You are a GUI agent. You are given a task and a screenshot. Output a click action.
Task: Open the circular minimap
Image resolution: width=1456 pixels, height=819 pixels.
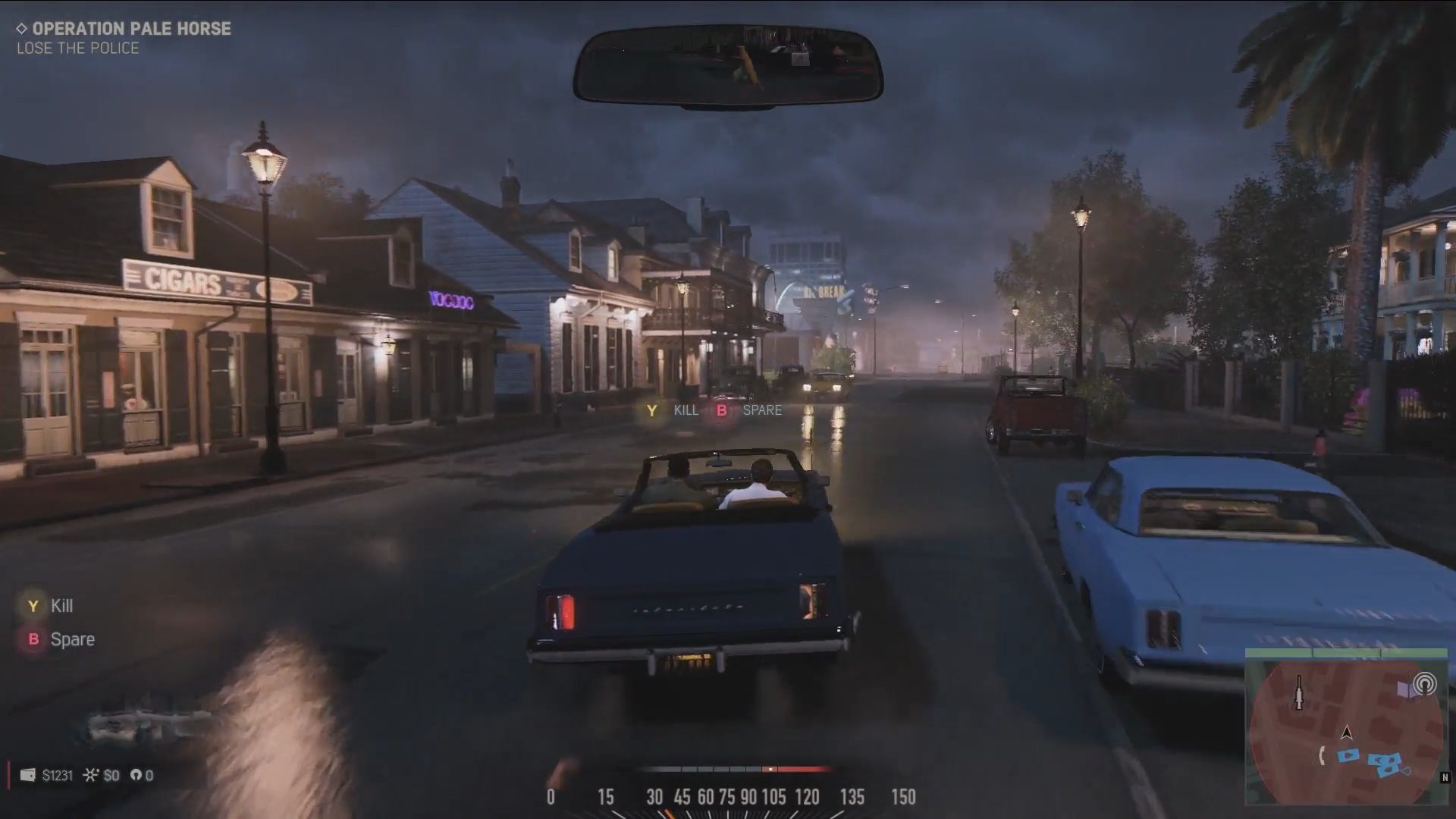[1346, 732]
